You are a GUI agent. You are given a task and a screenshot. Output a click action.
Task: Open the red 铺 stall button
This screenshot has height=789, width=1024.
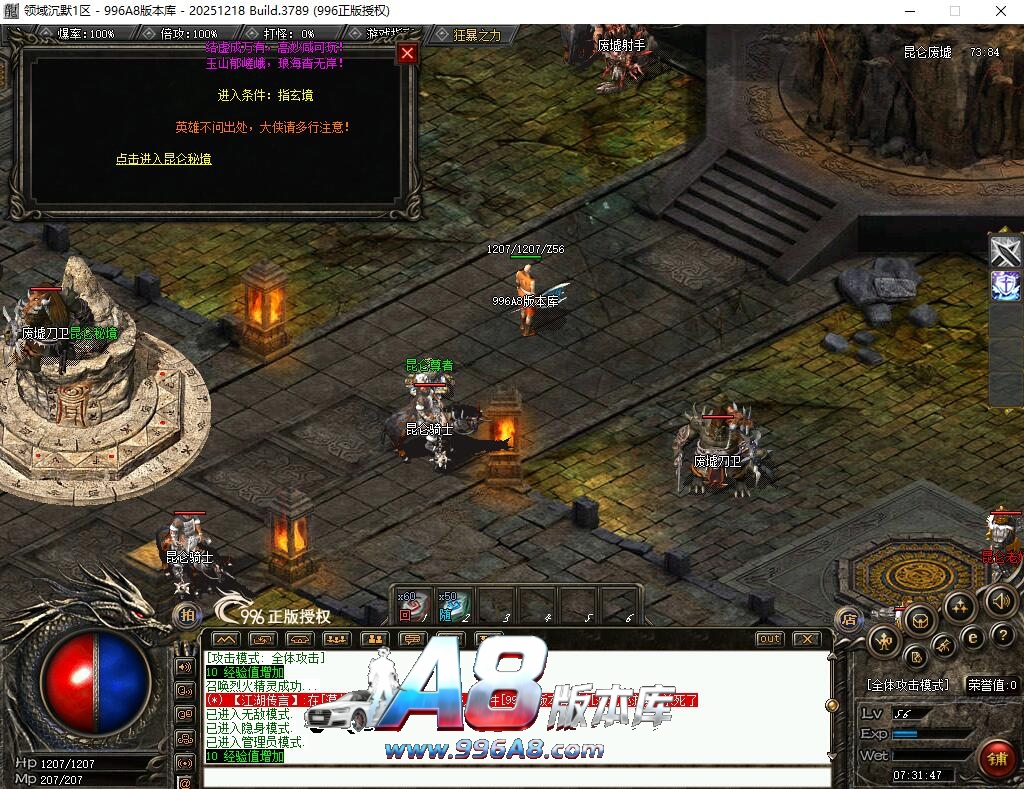click(996, 758)
